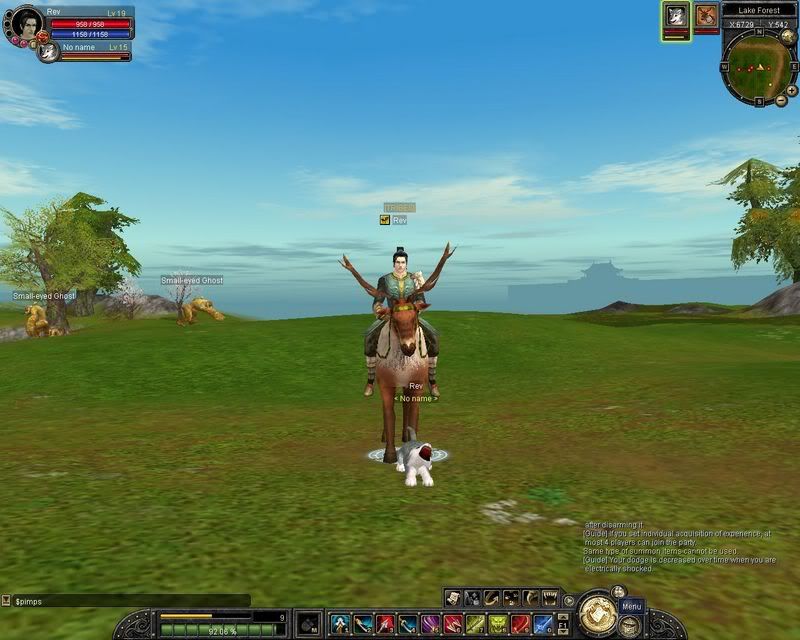This screenshot has height=640, width=800.
Task: Activate the blue sword skill slot
Action: pyautogui.click(x=543, y=625)
